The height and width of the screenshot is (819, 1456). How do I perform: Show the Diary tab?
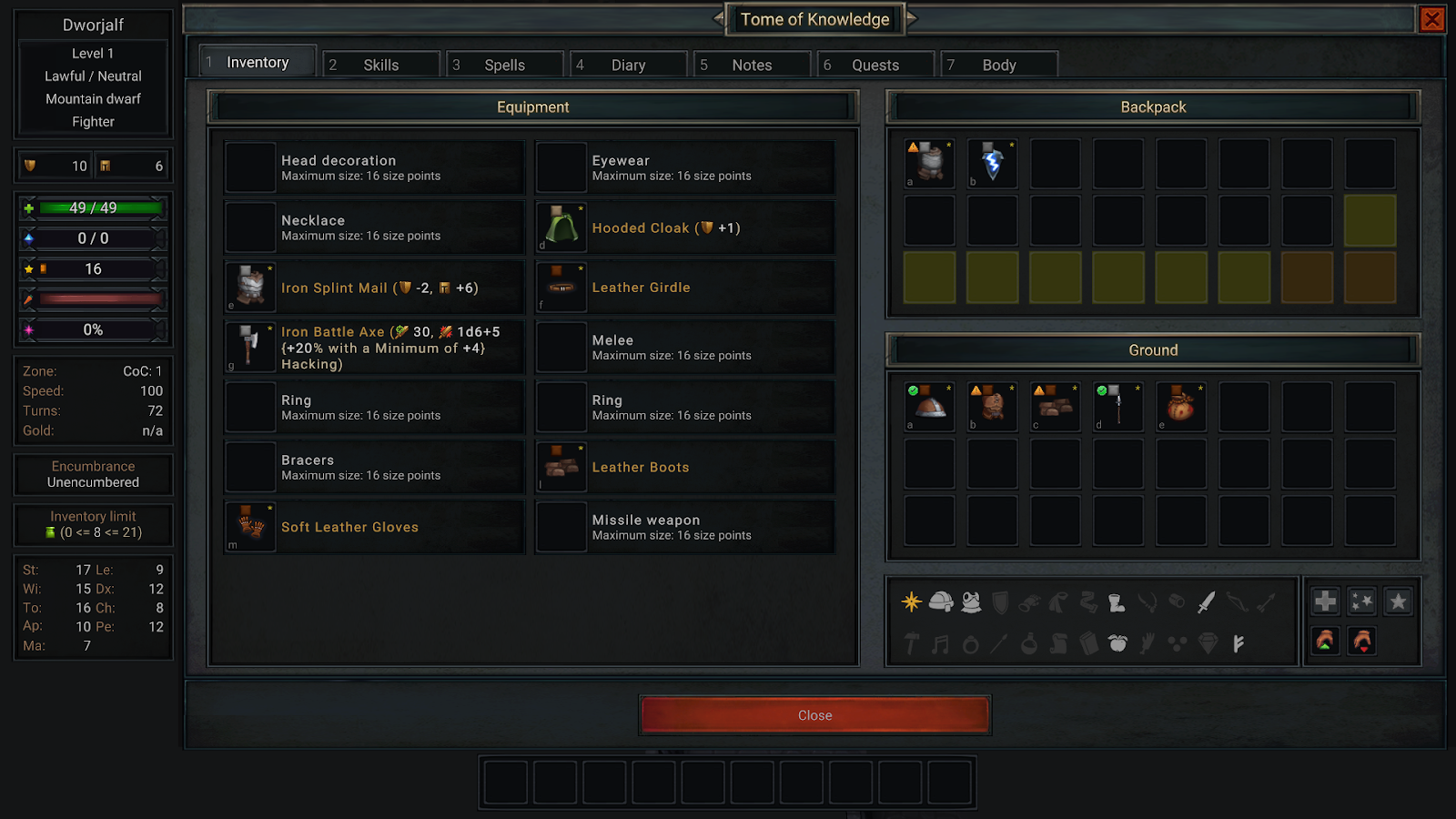click(x=628, y=65)
